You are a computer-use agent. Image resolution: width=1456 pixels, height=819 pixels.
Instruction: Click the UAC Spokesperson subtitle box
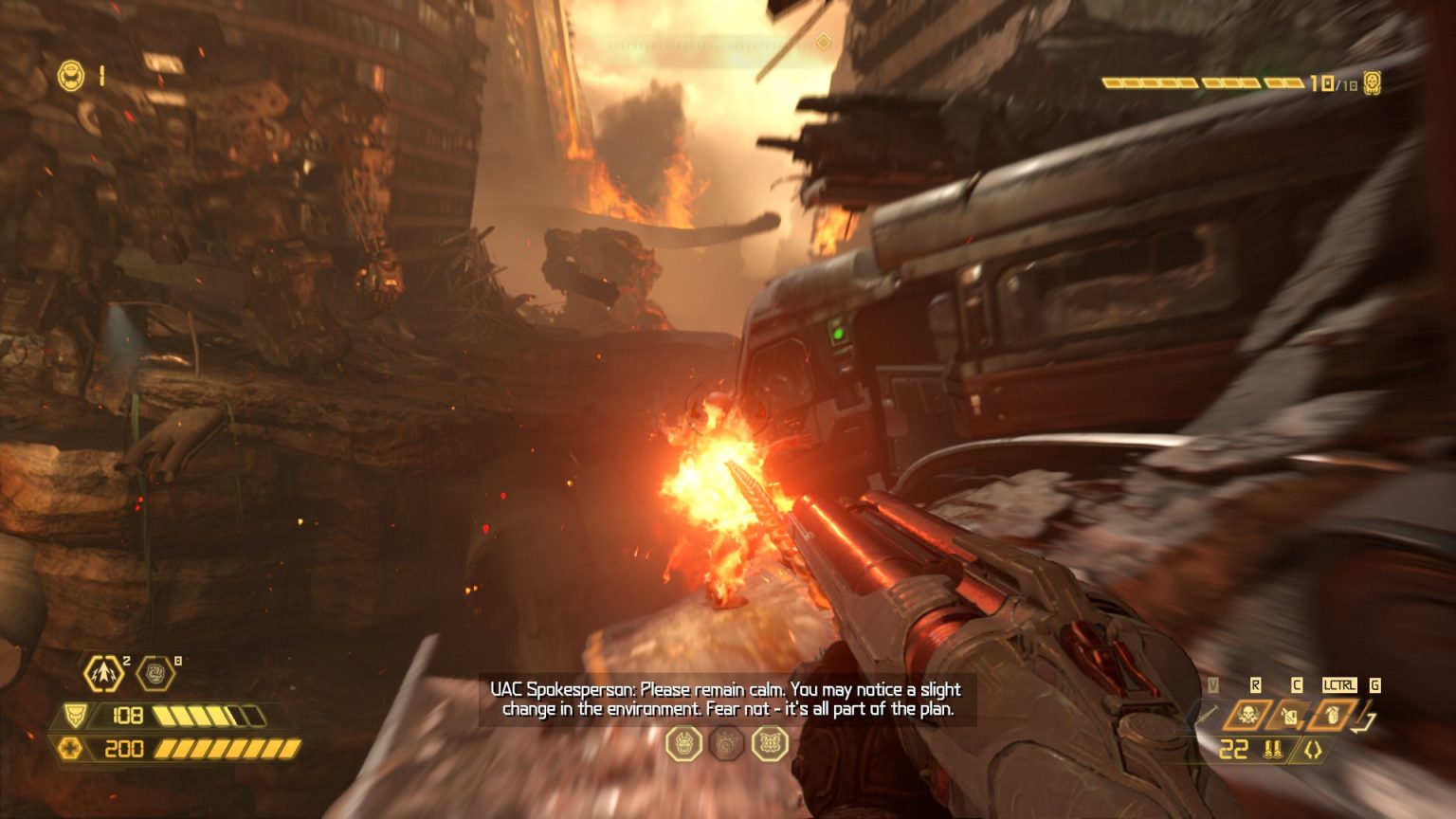click(x=726, y=698)
